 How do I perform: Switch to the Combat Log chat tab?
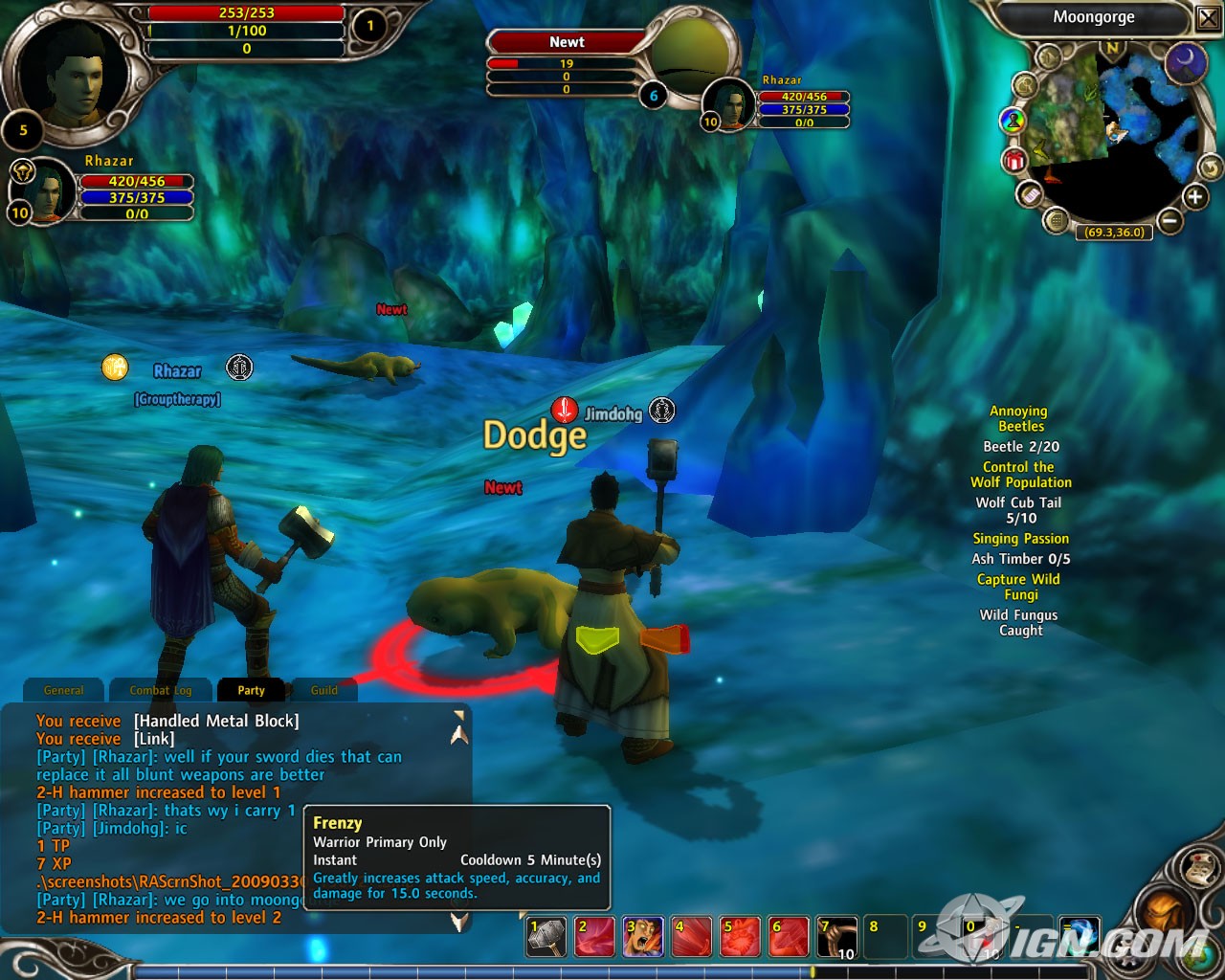click(x=160, y=690)
